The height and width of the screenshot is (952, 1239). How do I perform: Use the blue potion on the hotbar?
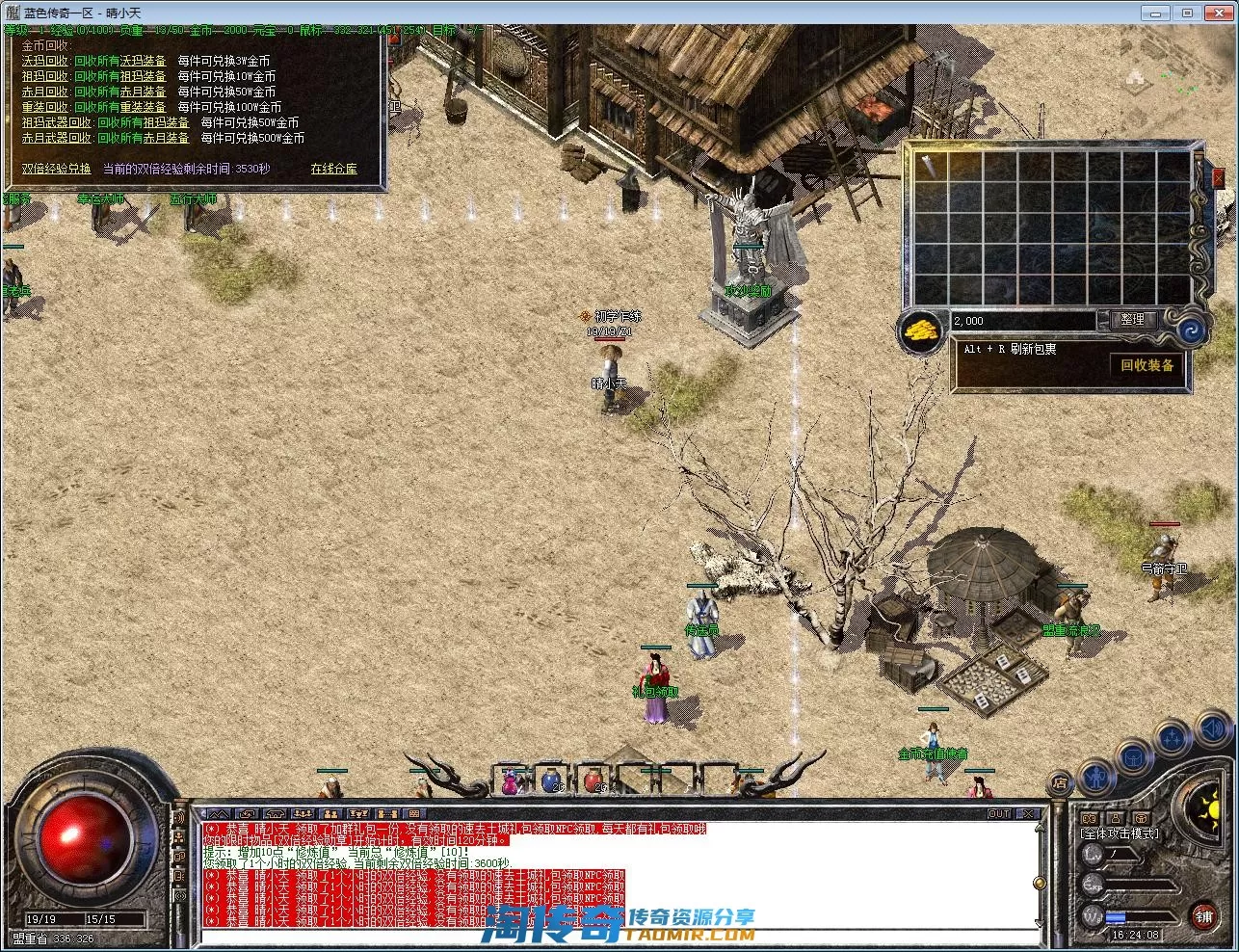[x=550, y=780]
